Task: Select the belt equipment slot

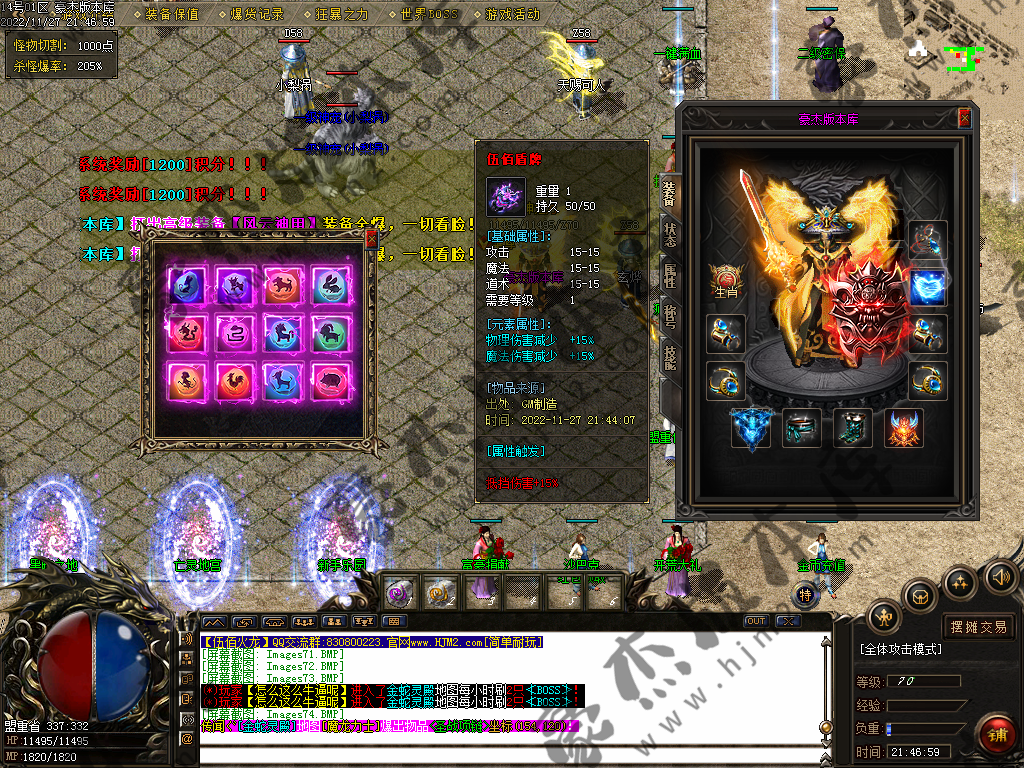Action: point(801,428)
